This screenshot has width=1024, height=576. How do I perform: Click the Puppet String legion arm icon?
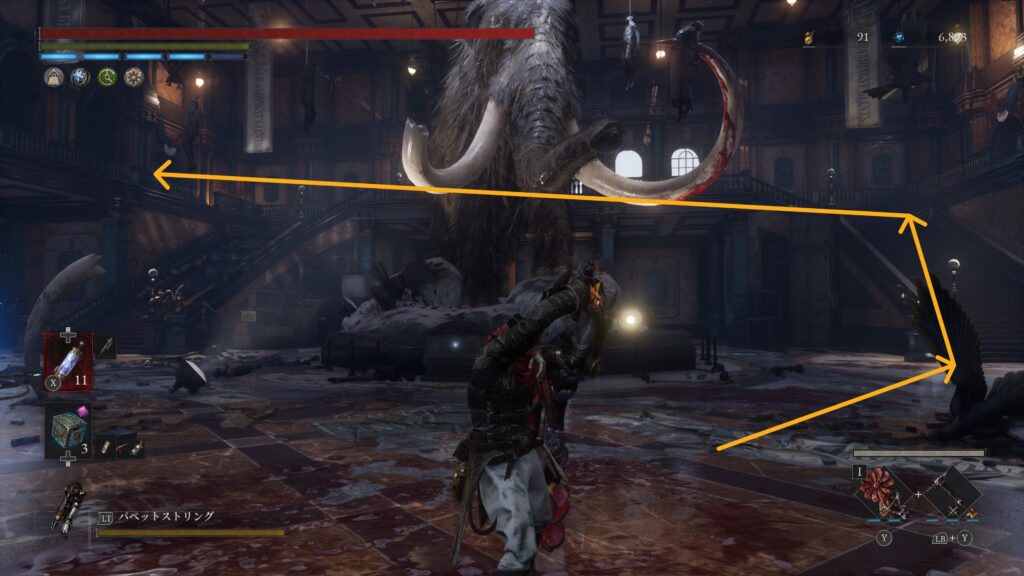point(72,508)
